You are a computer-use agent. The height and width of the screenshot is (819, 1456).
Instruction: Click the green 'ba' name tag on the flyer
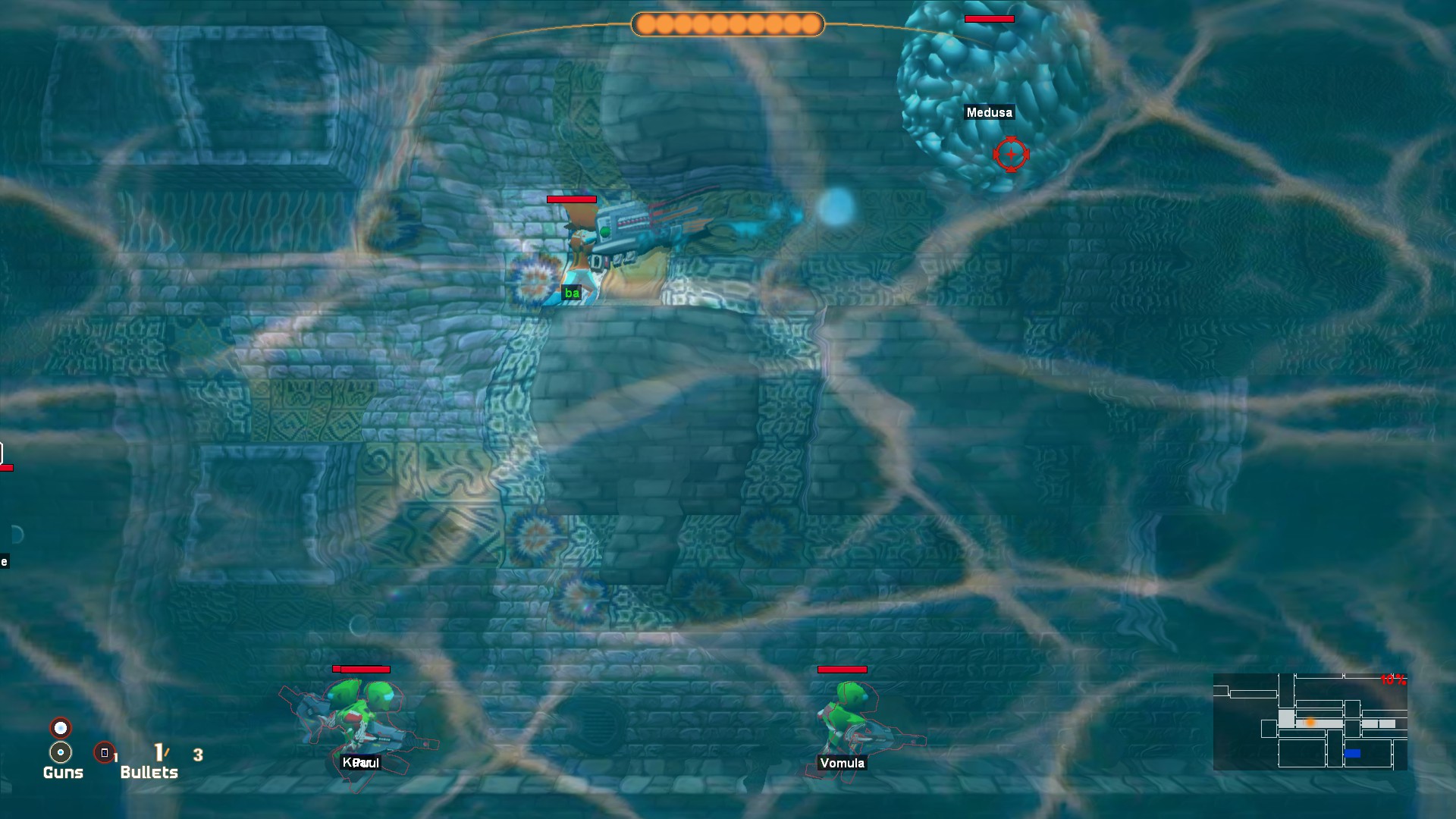pos(571,293)
